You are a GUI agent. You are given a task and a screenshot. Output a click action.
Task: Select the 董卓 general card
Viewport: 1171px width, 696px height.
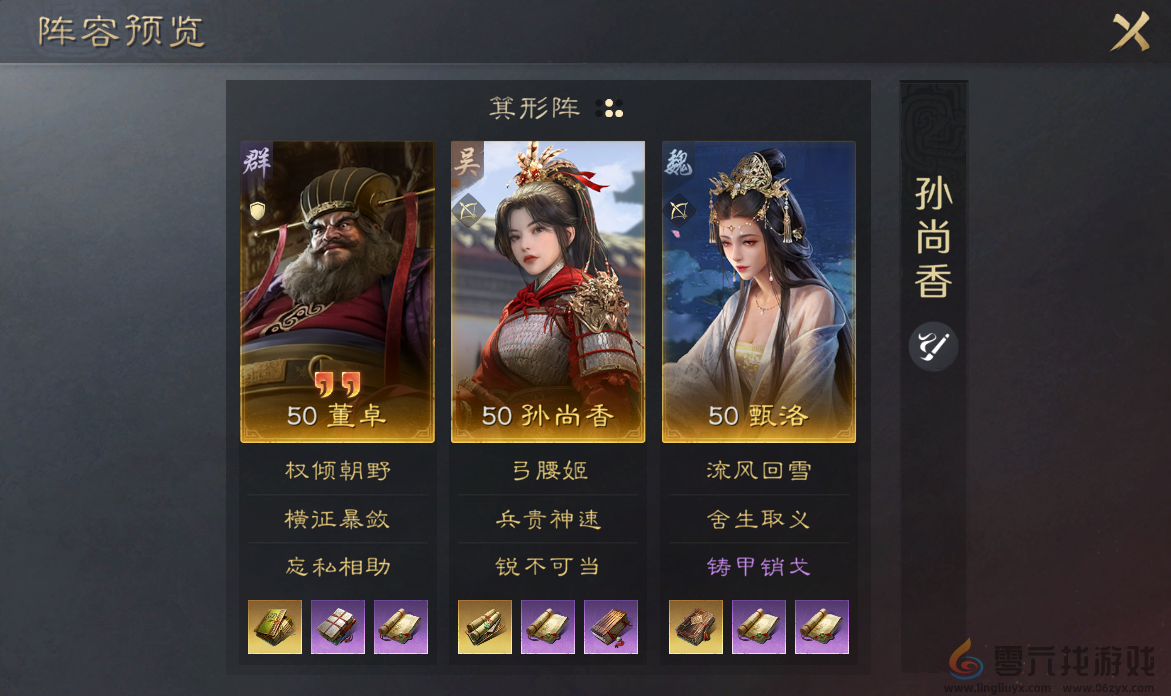coord(337,291)
